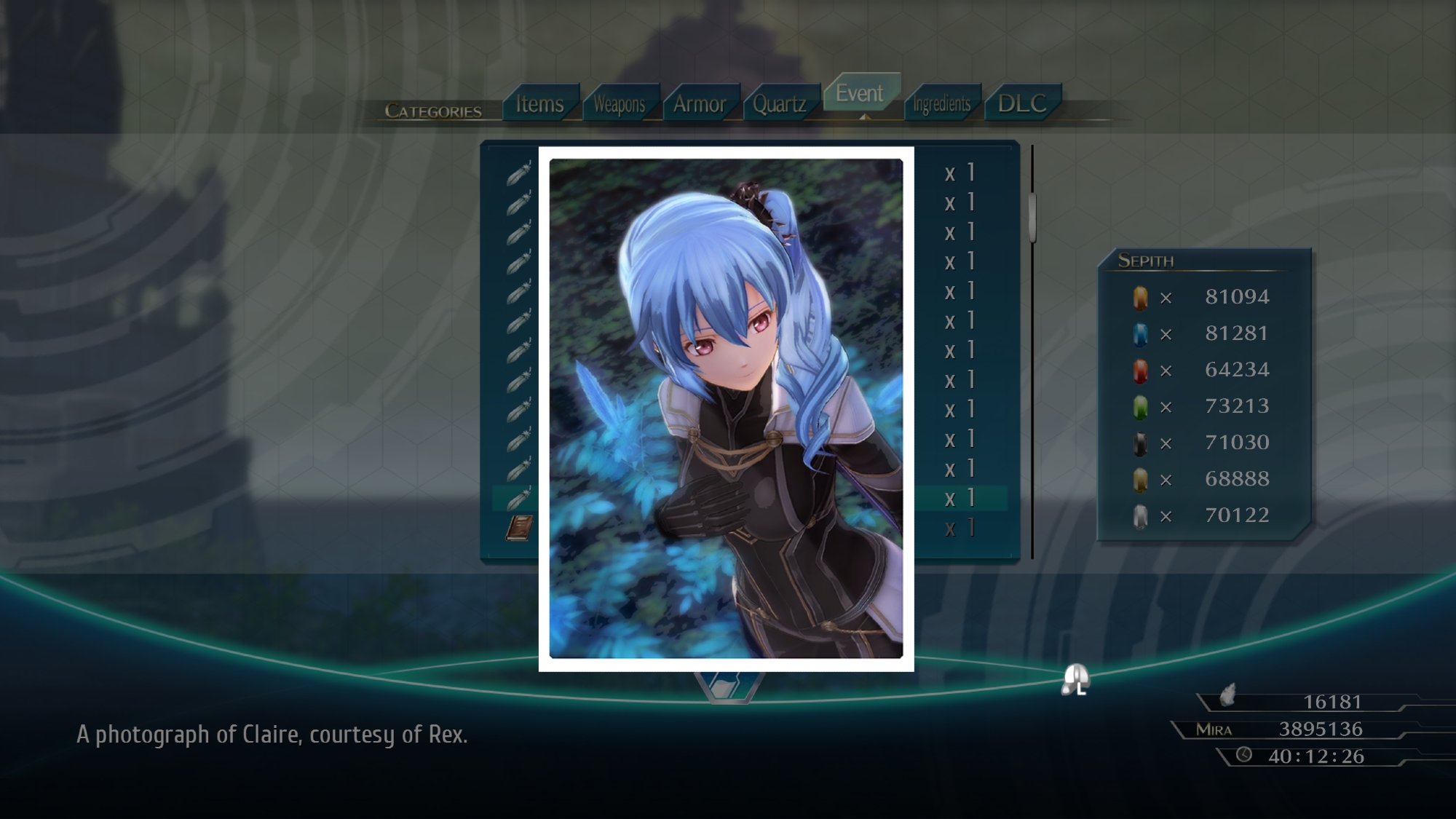Open the Weapons category tab
1456x819 pixels.
tap(620, 104)
